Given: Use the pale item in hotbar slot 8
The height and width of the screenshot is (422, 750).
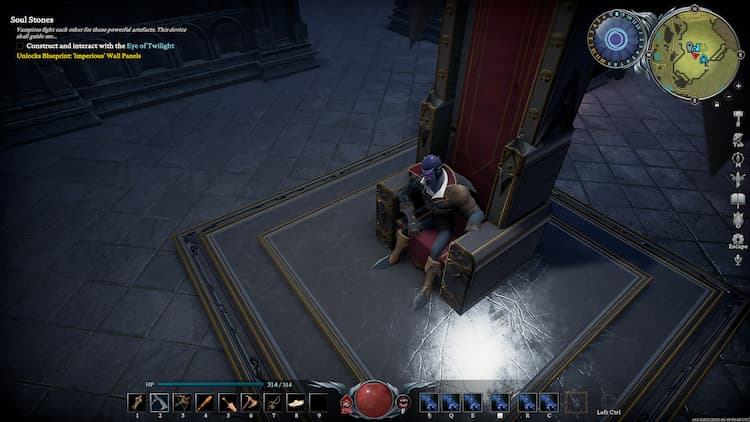Looking at the screenshot, I should [295, 403].
